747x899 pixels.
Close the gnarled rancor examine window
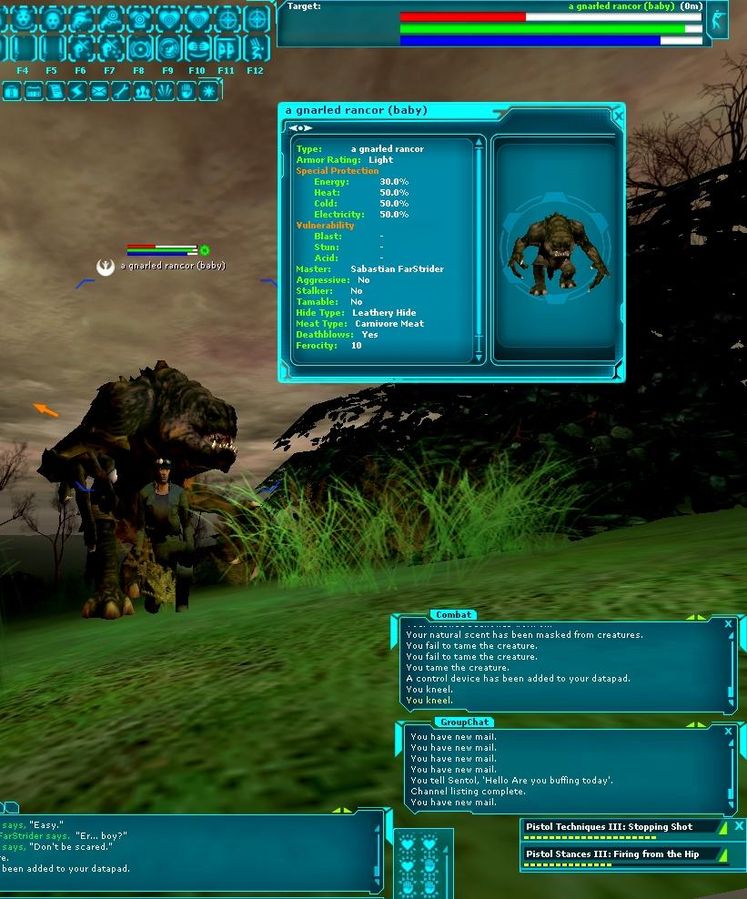click(x=617, y=116)
